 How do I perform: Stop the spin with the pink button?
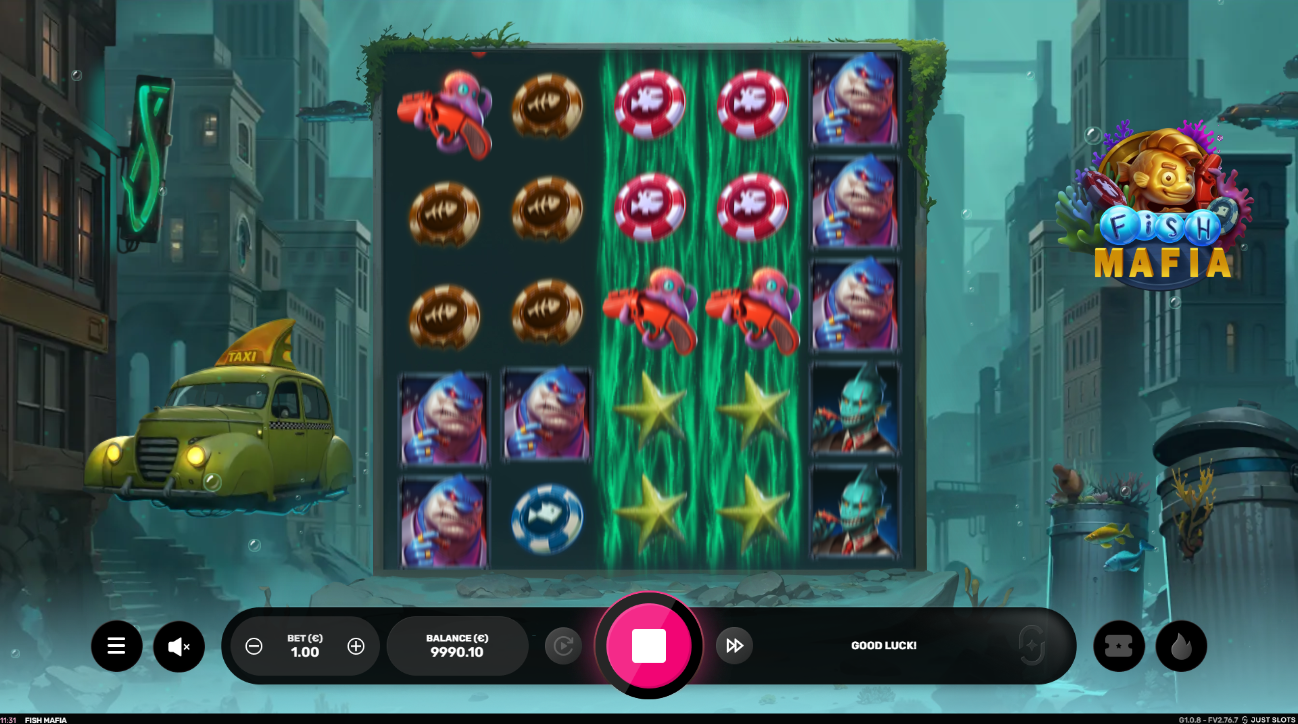click(x=649, y=645)
